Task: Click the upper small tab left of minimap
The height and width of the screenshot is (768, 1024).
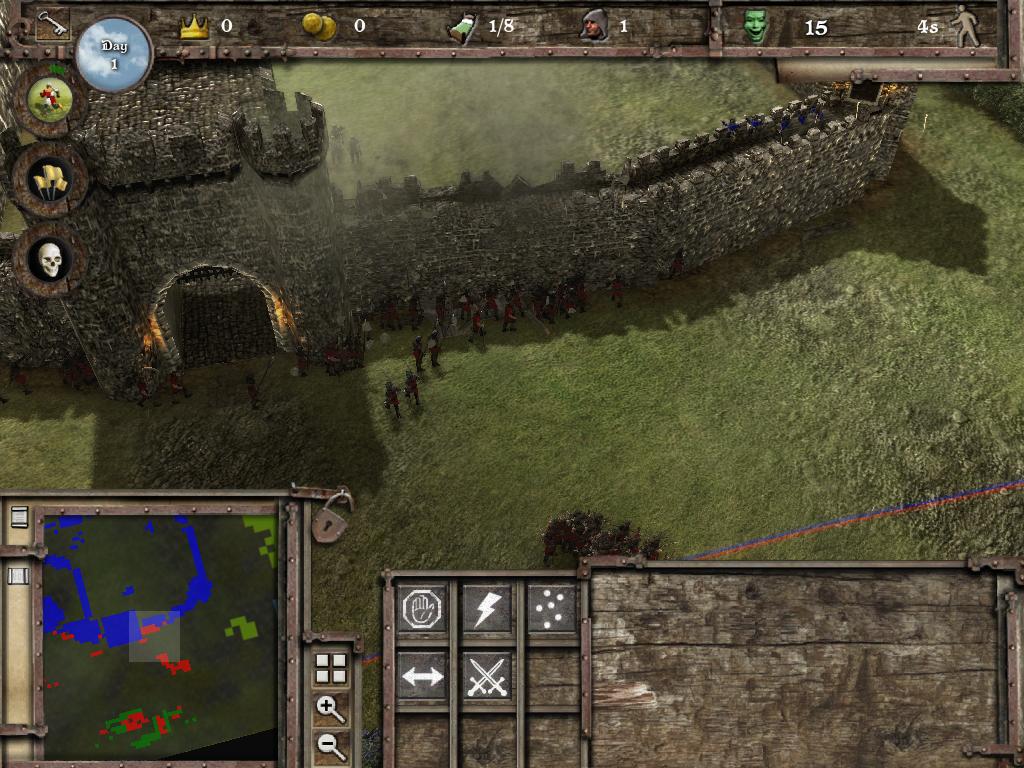Action: pos(19,517)
